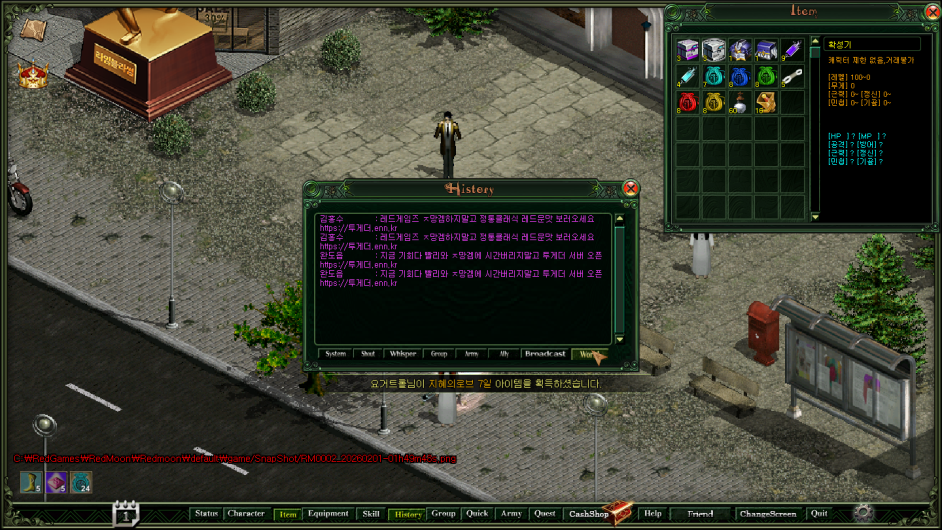
Task: Open the Skill panel from the bottom bar
Action: pos(370,514)
